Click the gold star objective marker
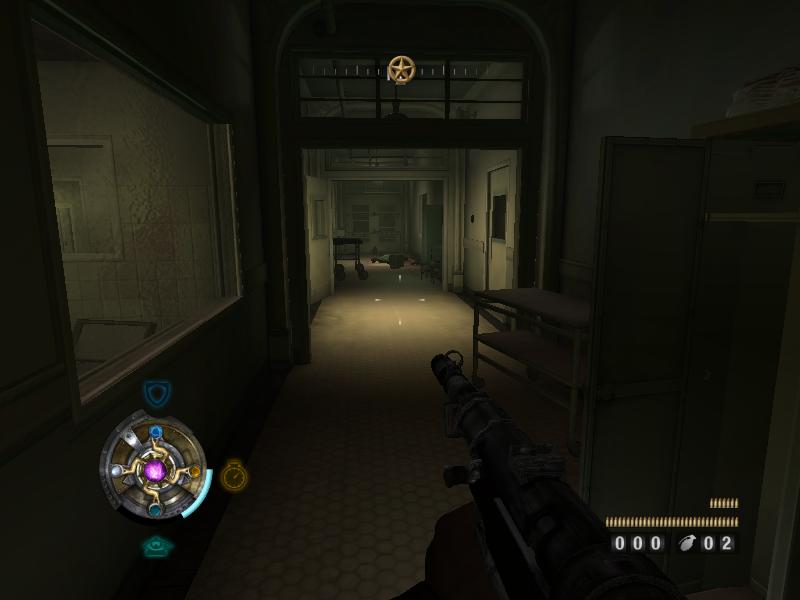The height and width of the screenshot is (600, 800). (x=401, y=70)
